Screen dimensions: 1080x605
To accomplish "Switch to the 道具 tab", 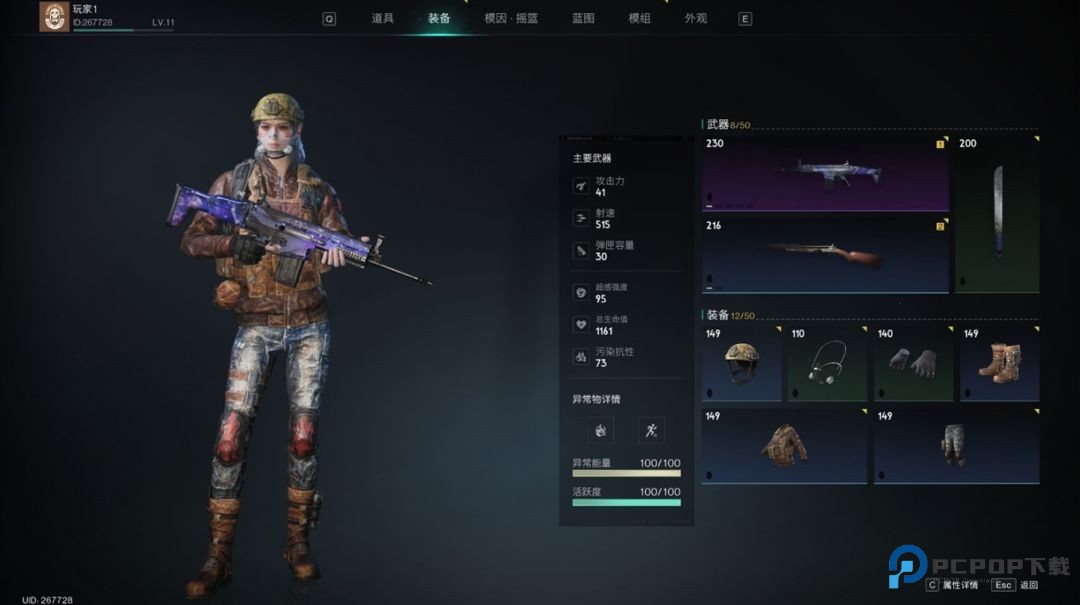I will (382, 18).
